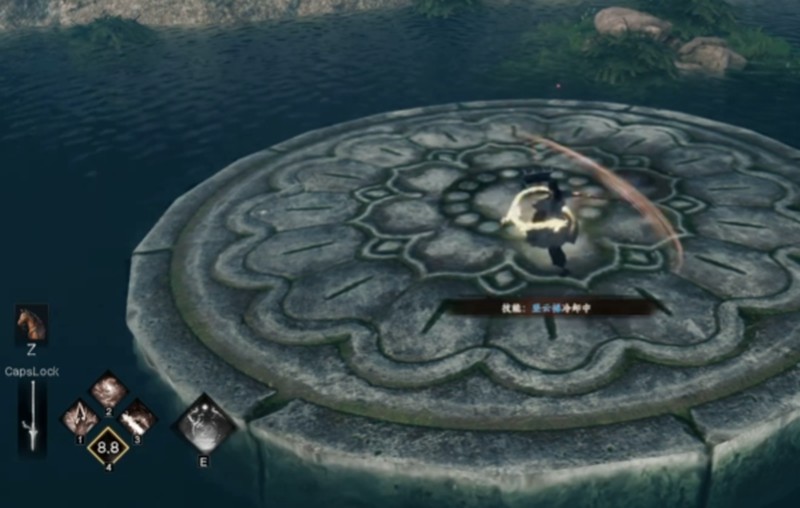Image resolution: width=800 pixels, height=508 pixels.
Task: Use the swirling skill in slot 2
Action: (x=108, y=389)
